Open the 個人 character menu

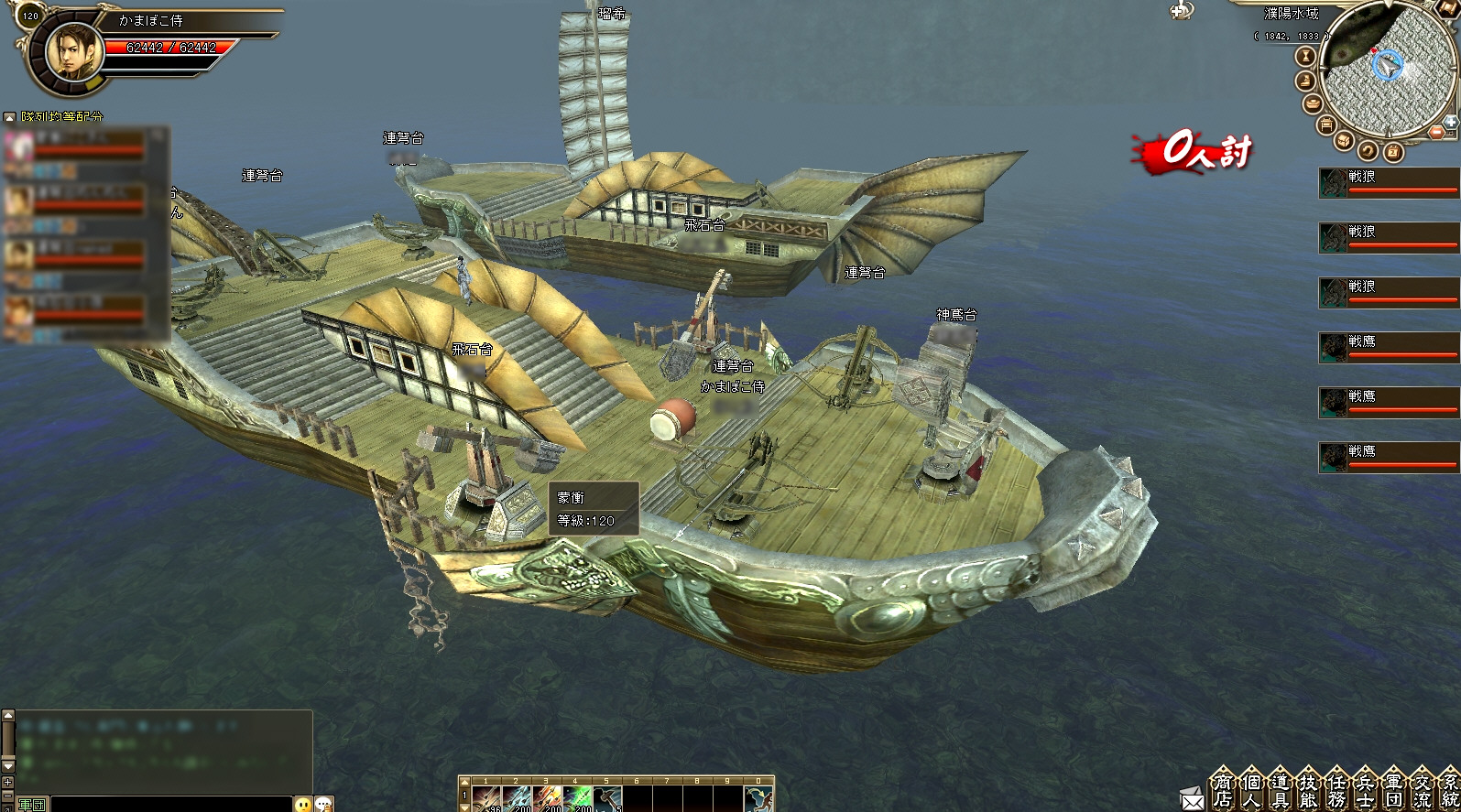click(1250, 790)
